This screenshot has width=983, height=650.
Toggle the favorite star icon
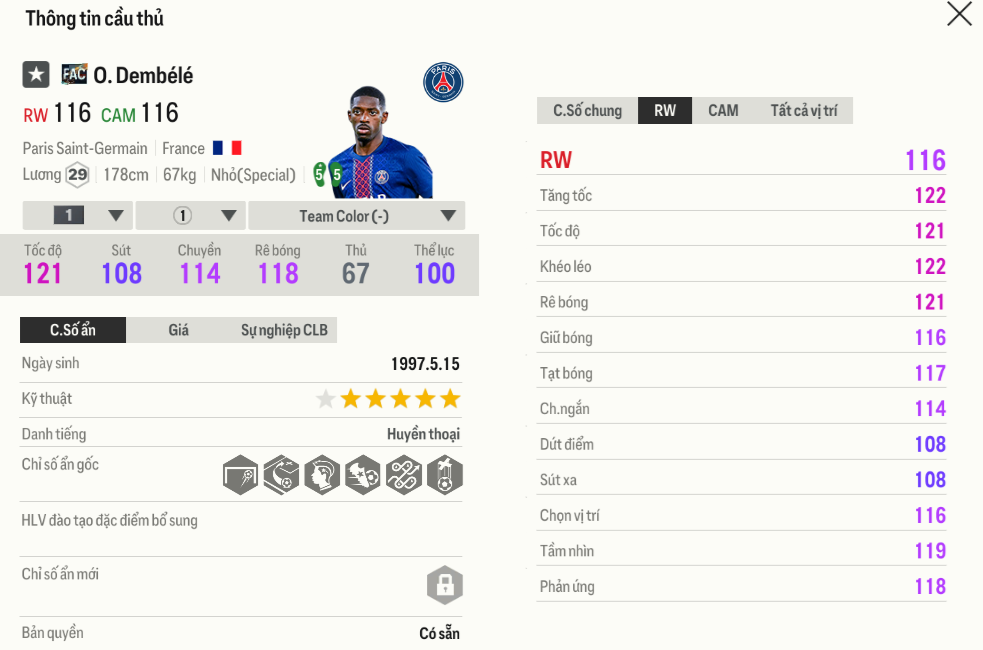pyautogui.click(x=36, y=75)
